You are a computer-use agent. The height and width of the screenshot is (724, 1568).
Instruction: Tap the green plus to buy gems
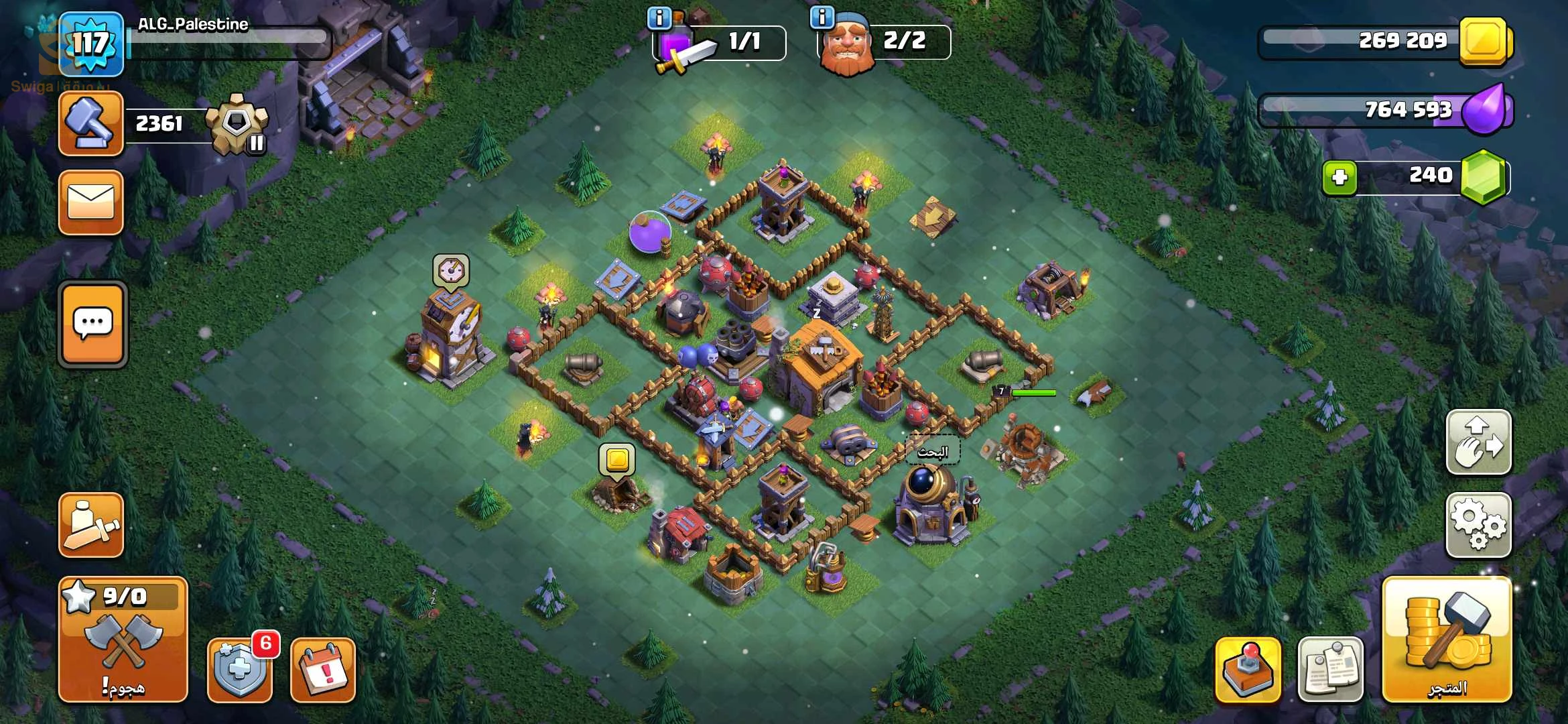pos(1340,178)
